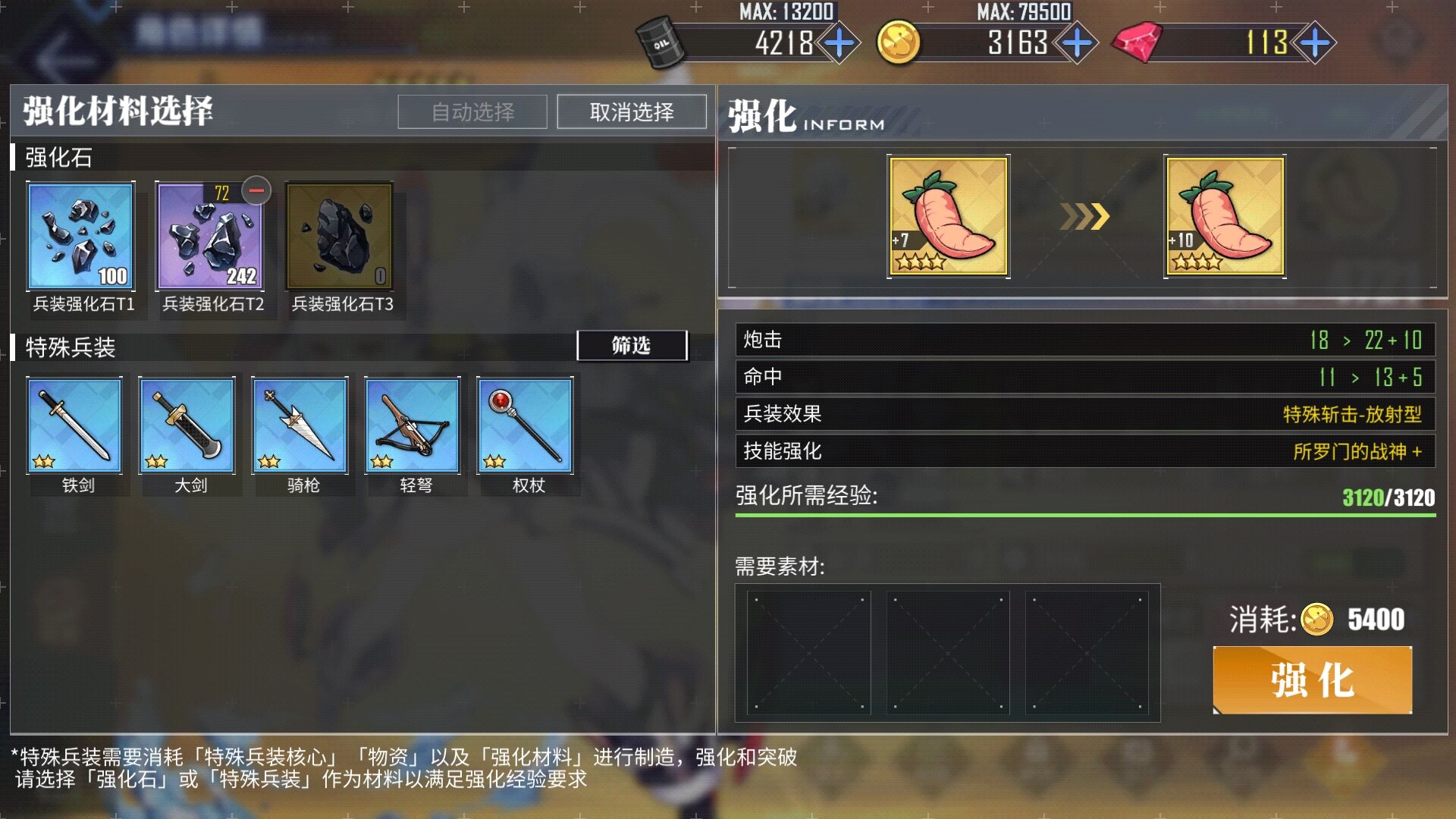Select the 权杖 scepter weapon icon

pyautogui.click(x=525, y=425)
